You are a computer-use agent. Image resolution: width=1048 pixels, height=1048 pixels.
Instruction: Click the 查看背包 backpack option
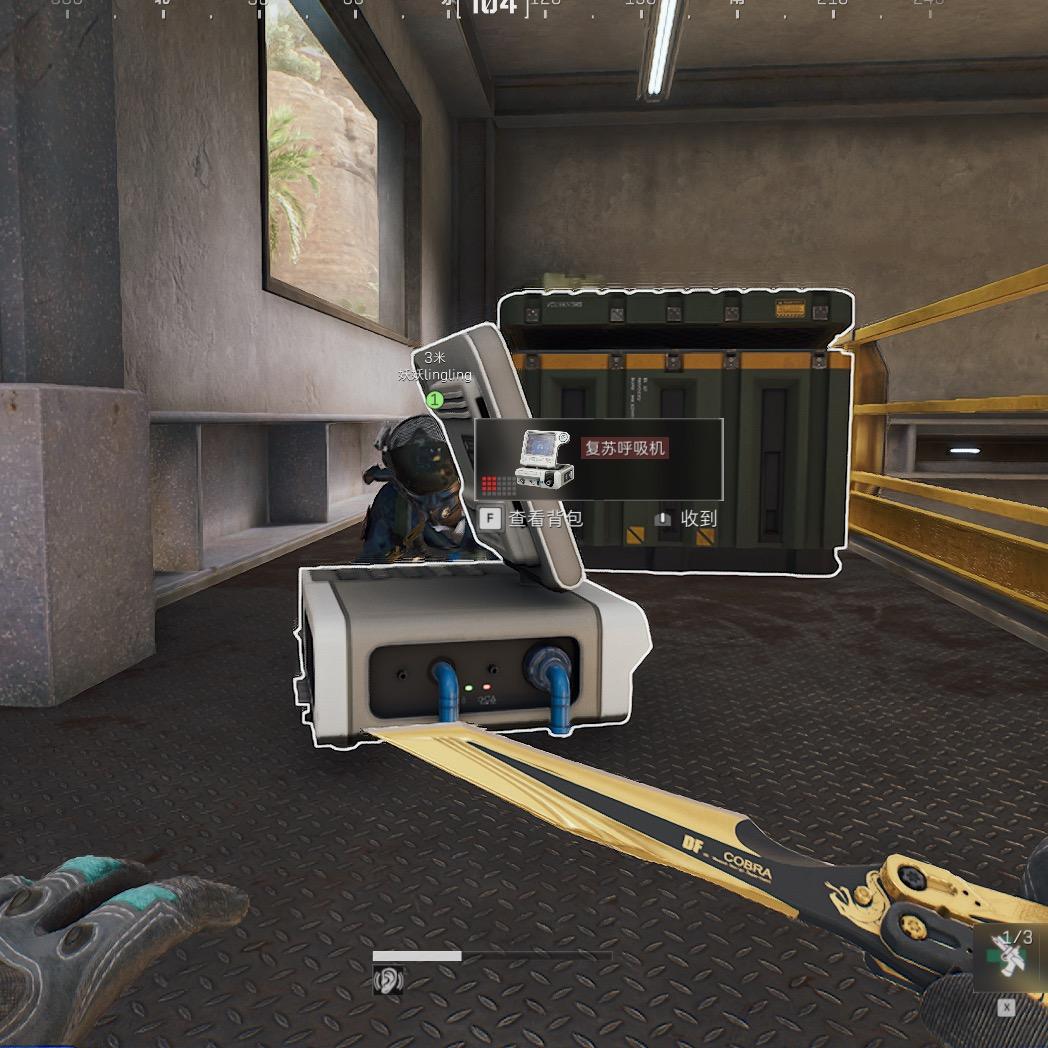click(531, 519)
